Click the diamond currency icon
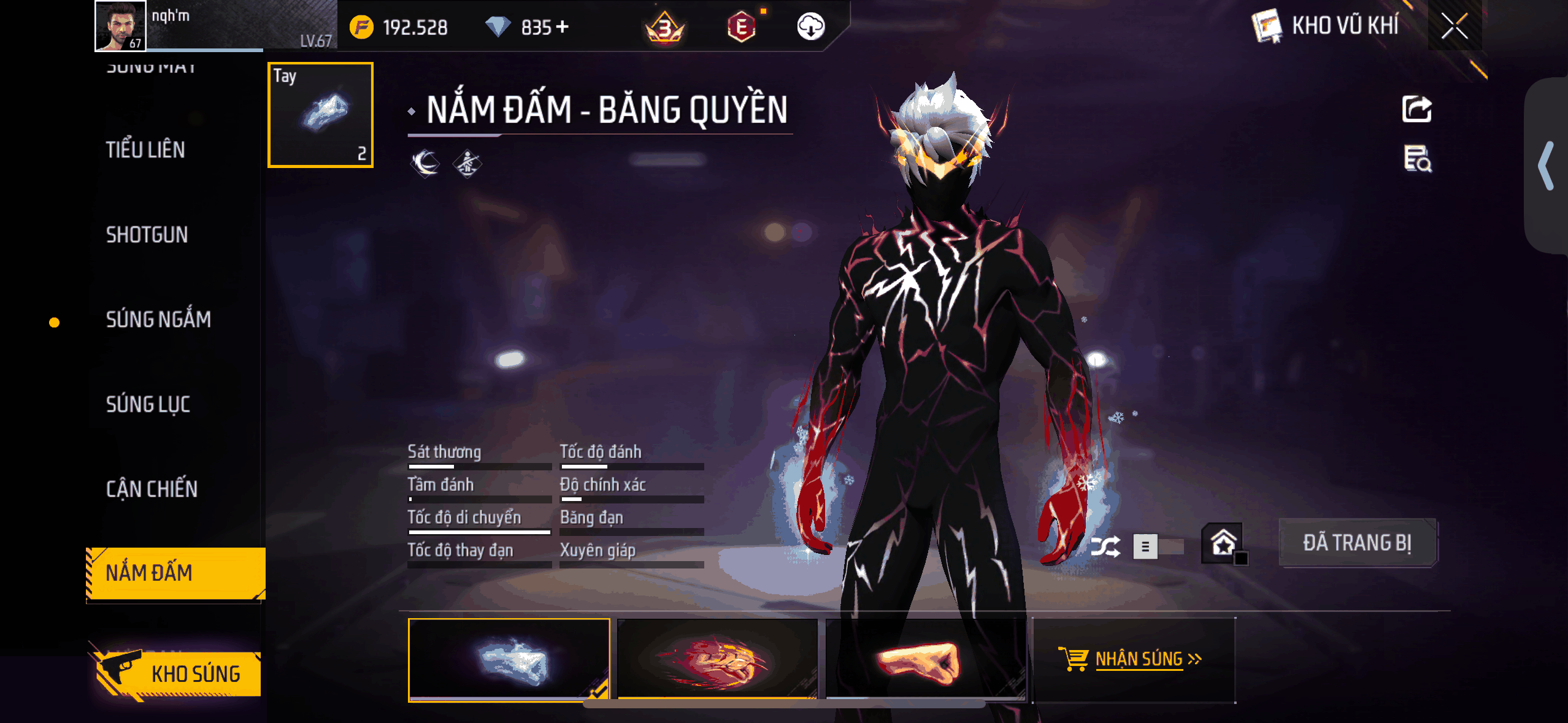Image resolution: width=1568 pixels, height=723 pixels. click(x=499, y=26)
